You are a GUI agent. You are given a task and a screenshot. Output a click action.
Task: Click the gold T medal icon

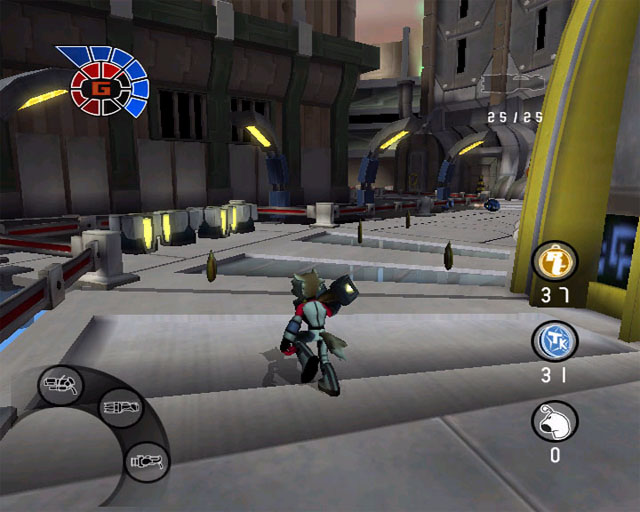553,263
